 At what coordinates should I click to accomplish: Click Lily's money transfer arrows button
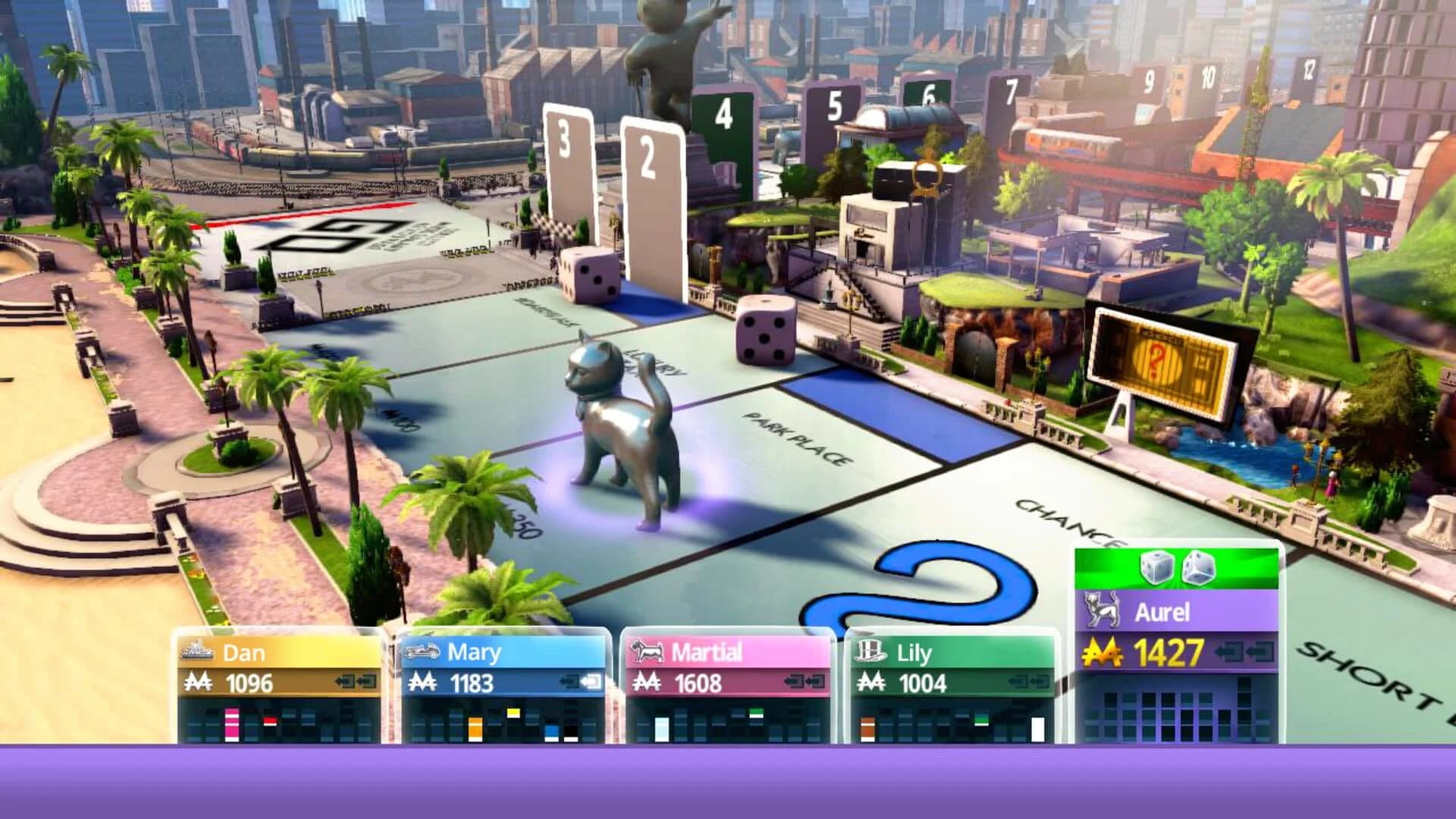pos(1028,682)
